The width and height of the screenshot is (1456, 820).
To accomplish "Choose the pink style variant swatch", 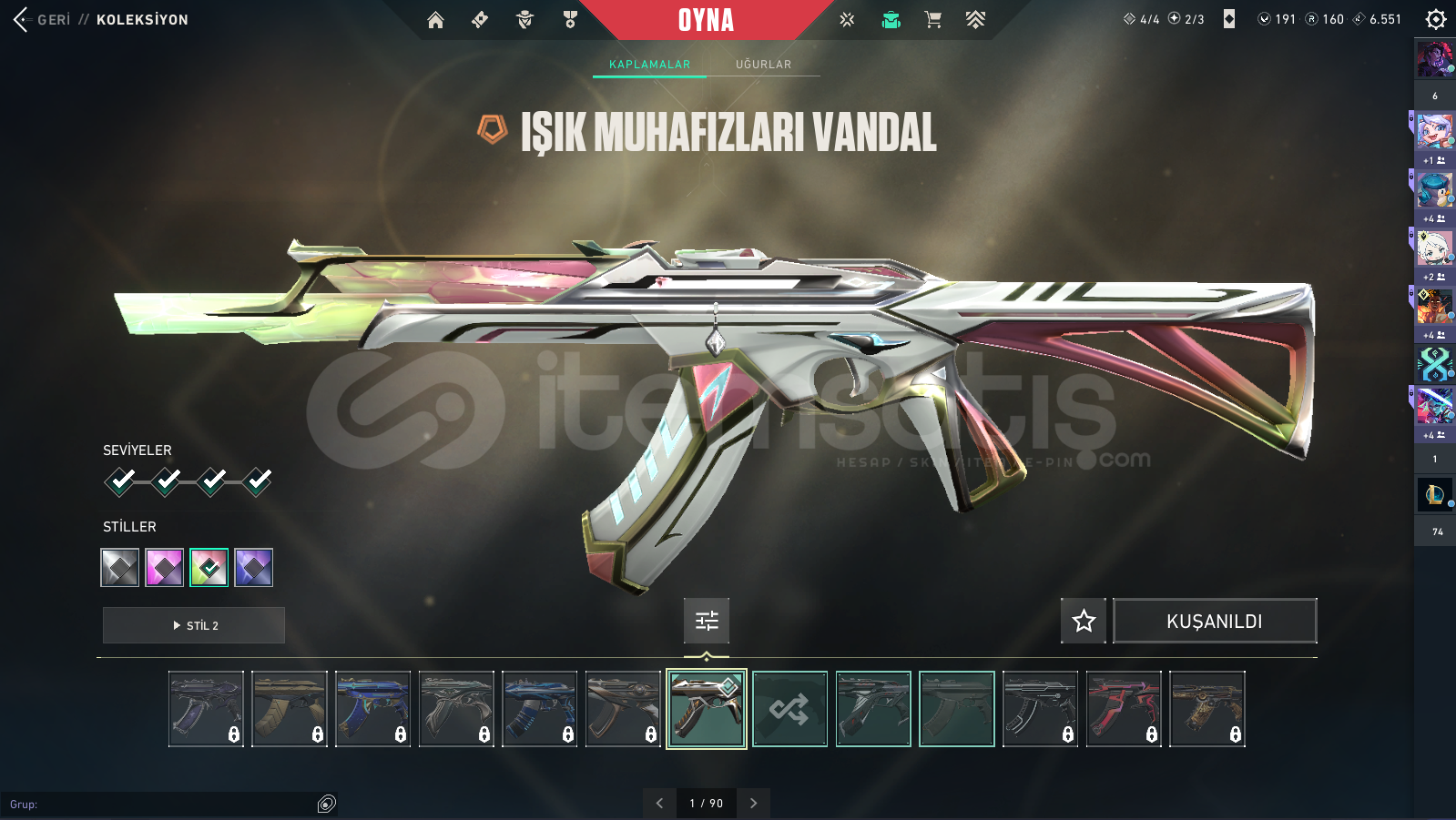I will (x=165, y=568).
